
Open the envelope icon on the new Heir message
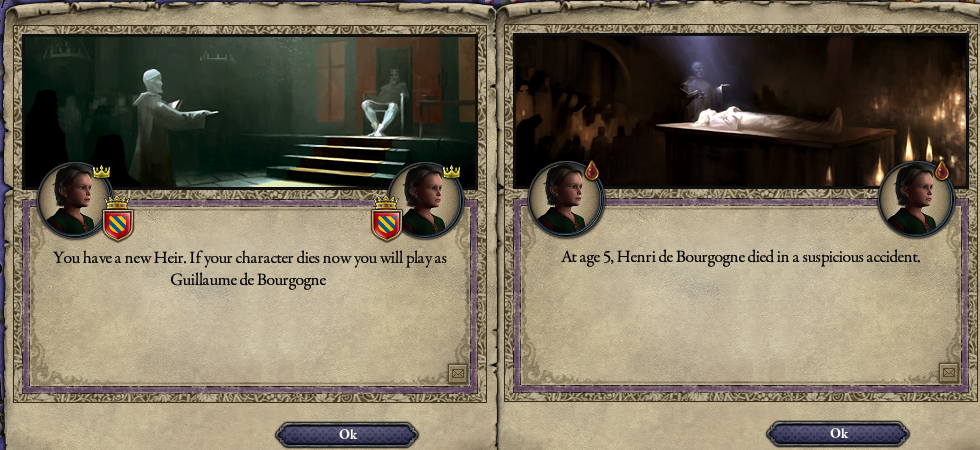(x=457, y=373)
